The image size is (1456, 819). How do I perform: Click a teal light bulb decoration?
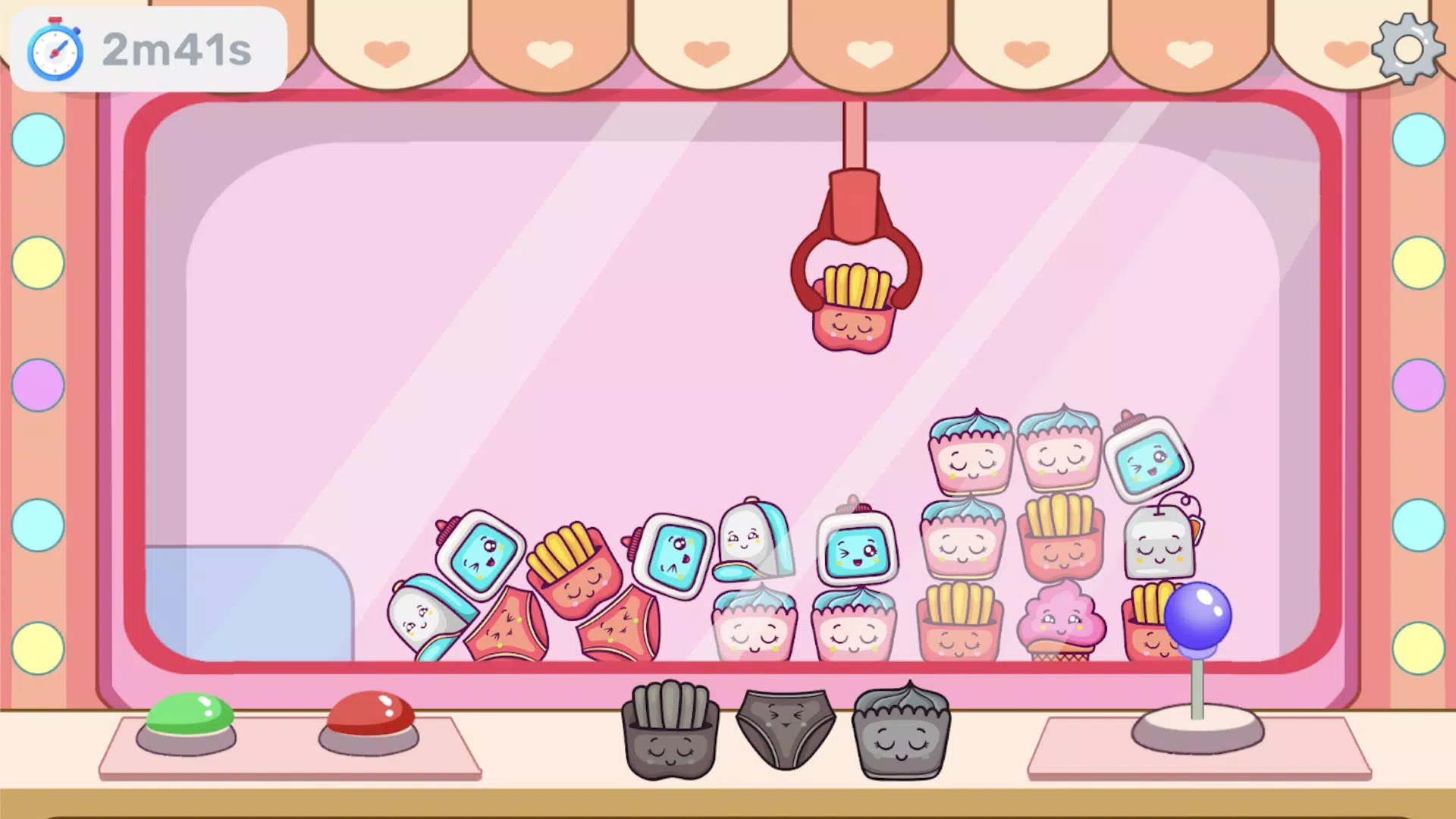click(x=37, y=140)
